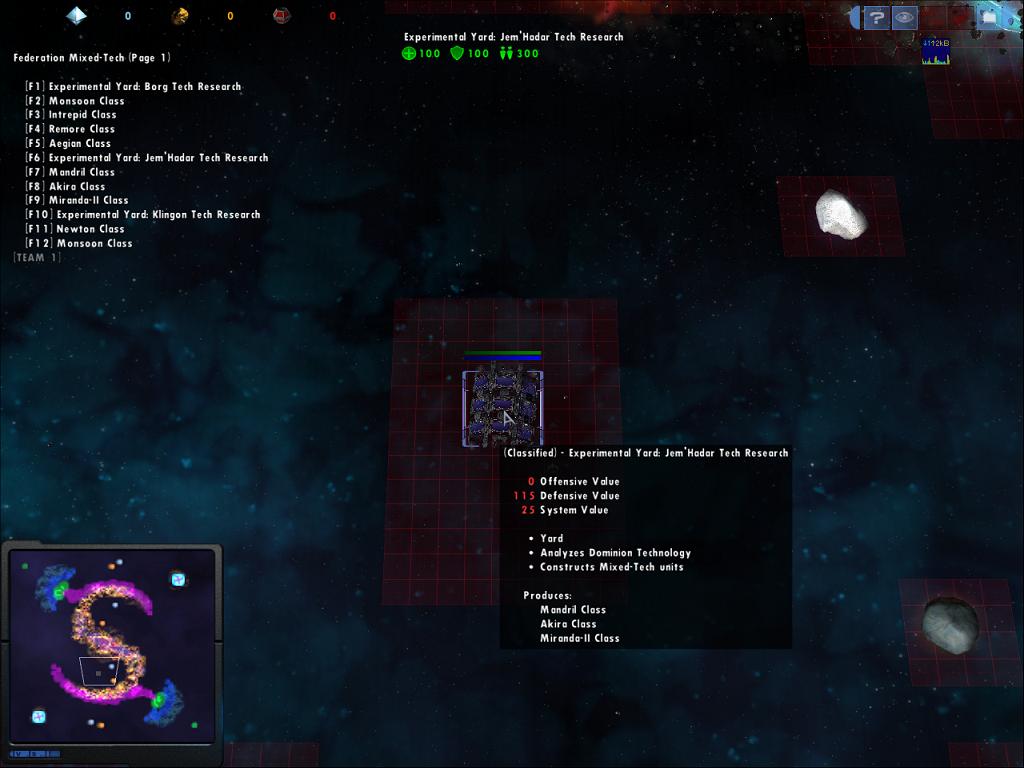This screenshot has width=1024, height=768.
Task: Toggle the eye icon button
Action: click(905, 17)
